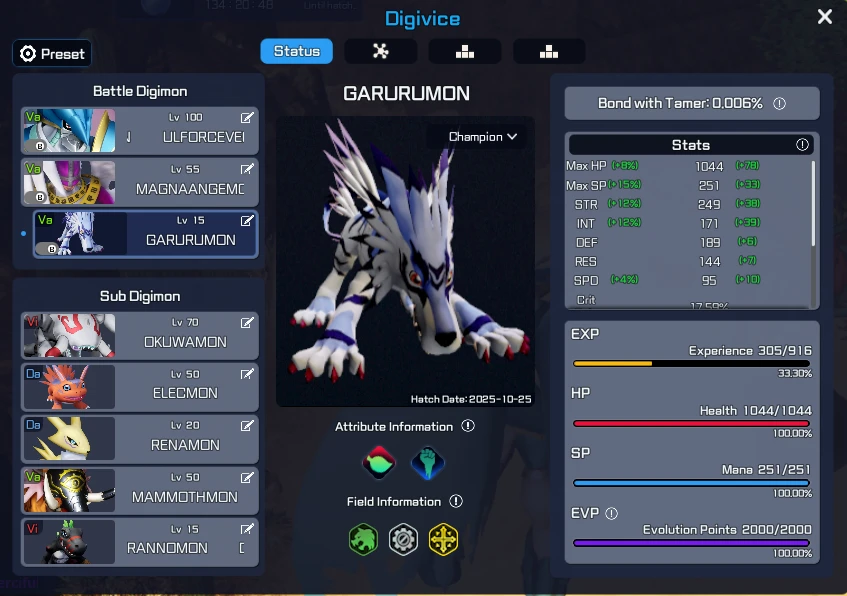
Task: Show EVP info tooltip icon
Action: coord(612,513)
